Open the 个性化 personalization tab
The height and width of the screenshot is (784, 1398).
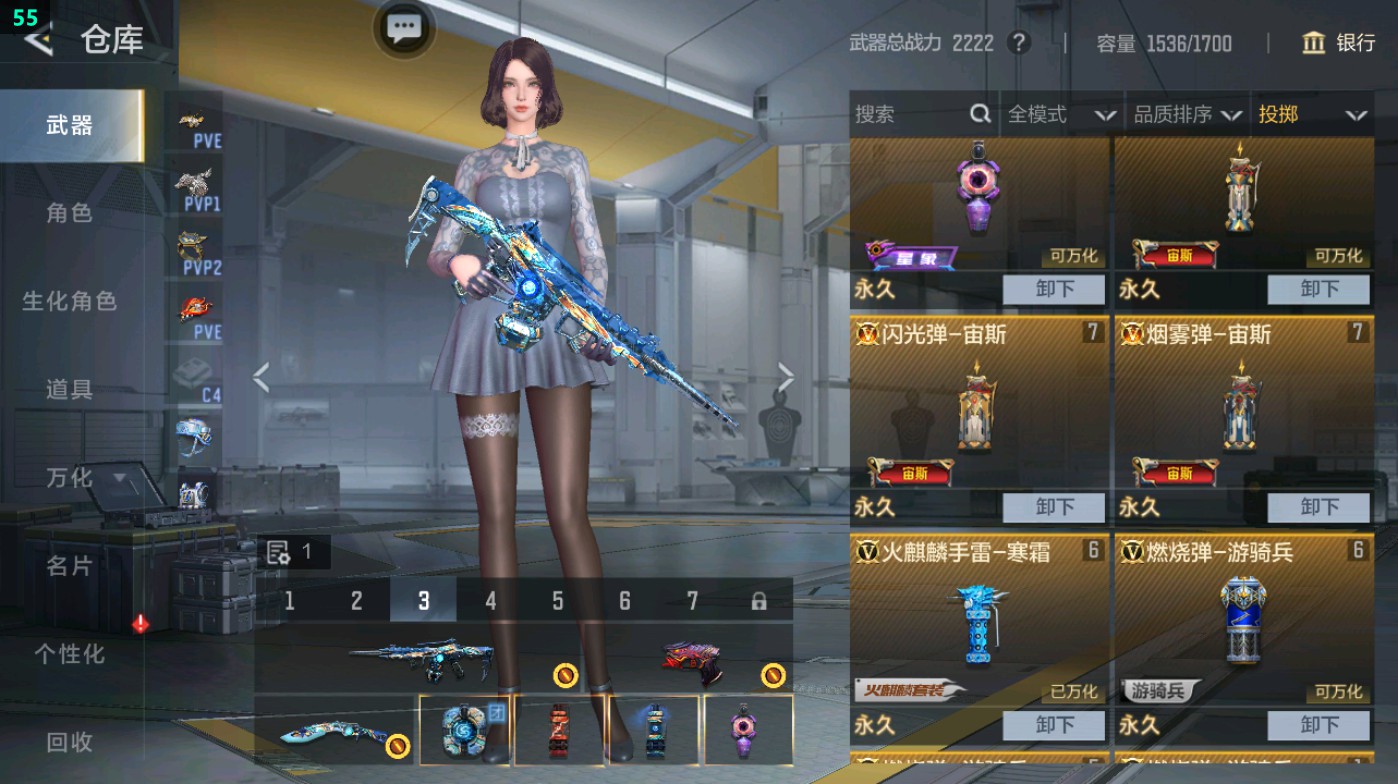tap(69, 654)
